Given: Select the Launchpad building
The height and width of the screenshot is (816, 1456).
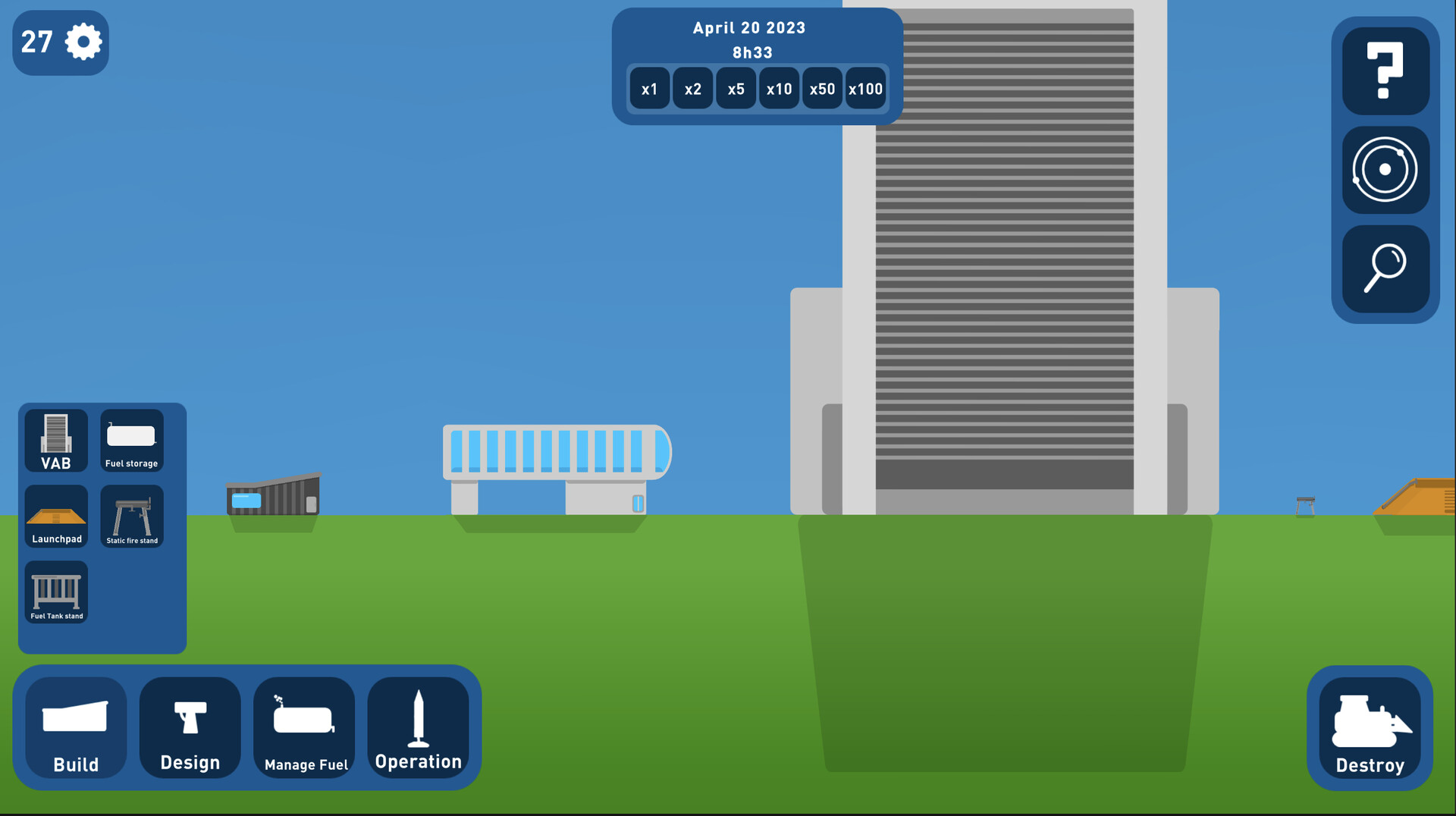Looking at the screenshot, I should pos(55,517).
